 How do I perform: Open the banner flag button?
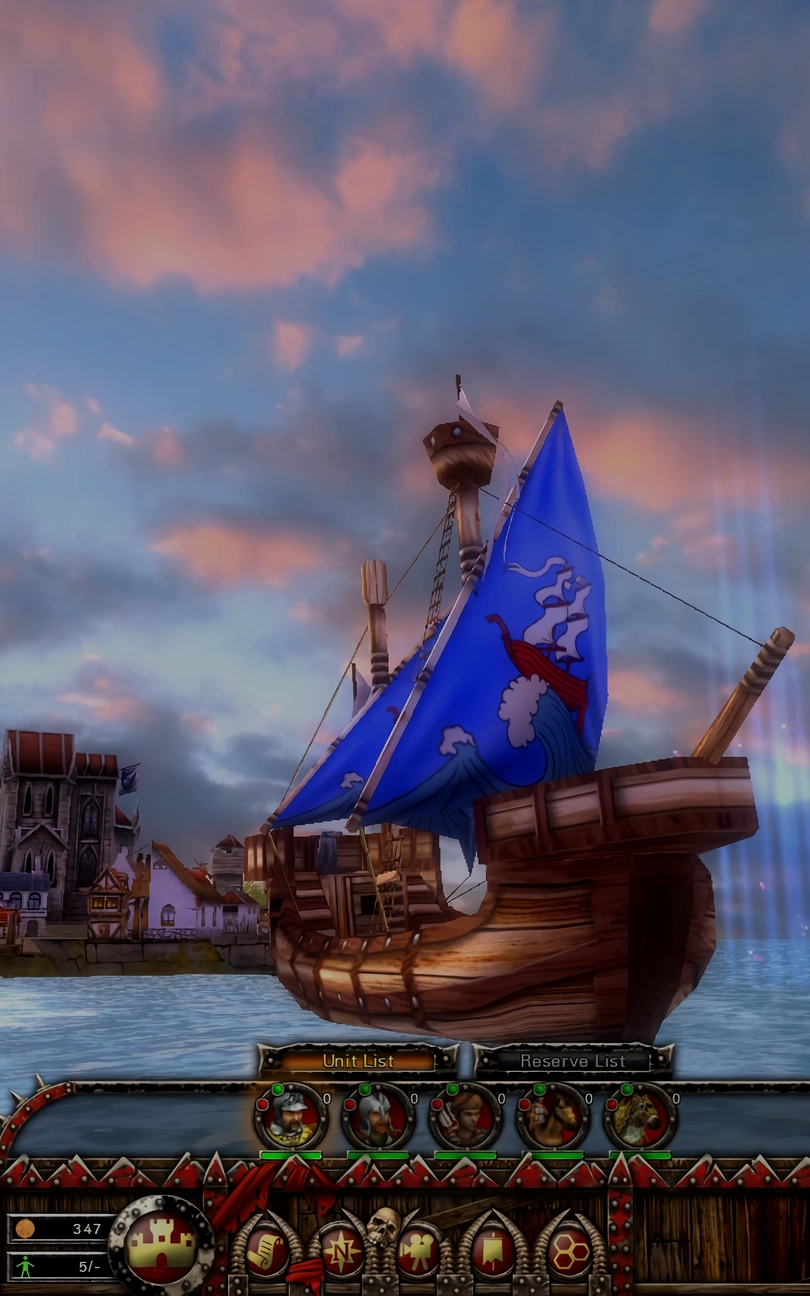point(492,1251)
